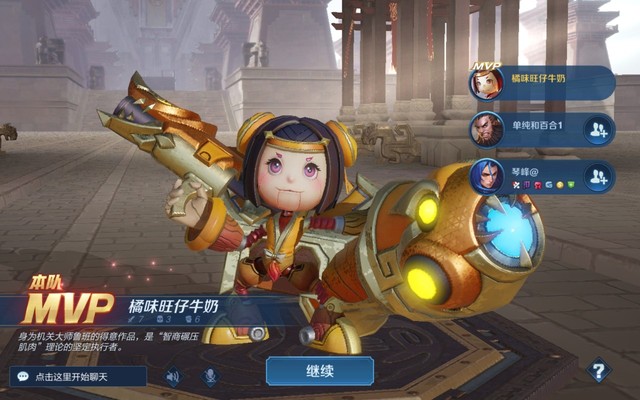
Task: Open the chat box 点击这里开始聊天
Action: [x=79, y=377]
